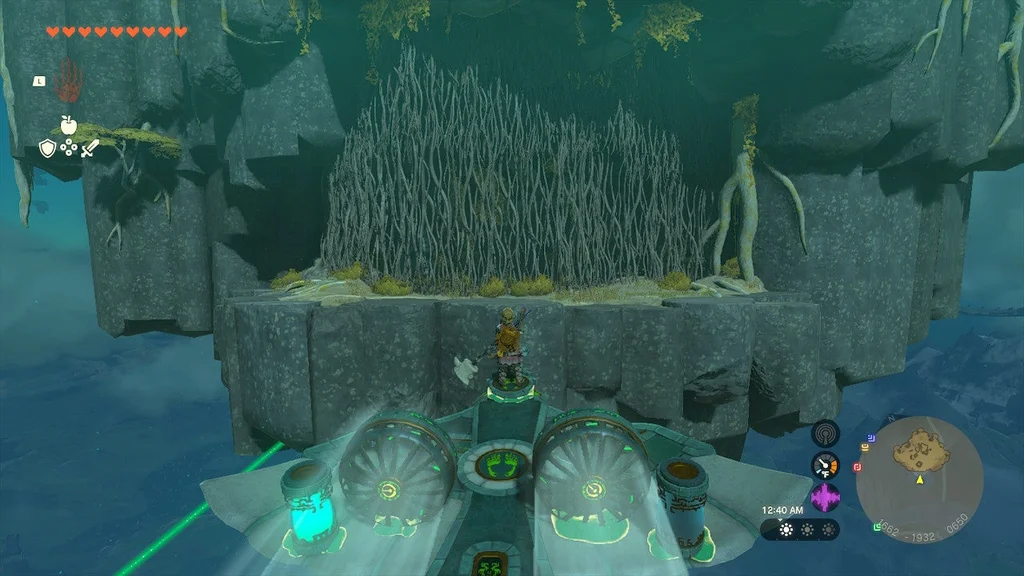Select the red Ultrahand ability icon
1024x576 pixels.
tap(68, 80)
